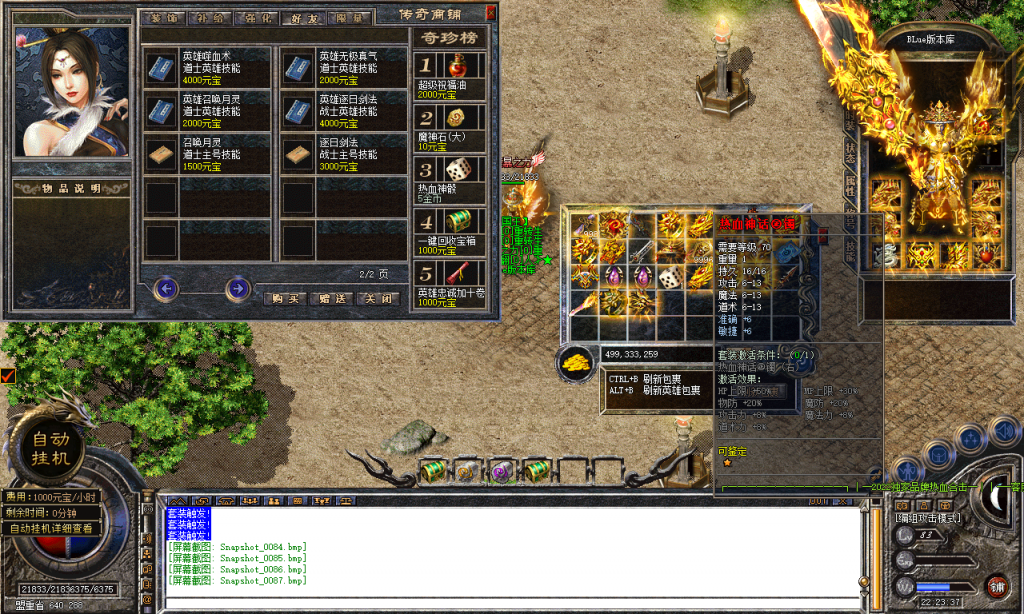The height and width of the screenshot is (614, 1024).
Task: Click the 赠送 gift button
Action: click(332, 298)
